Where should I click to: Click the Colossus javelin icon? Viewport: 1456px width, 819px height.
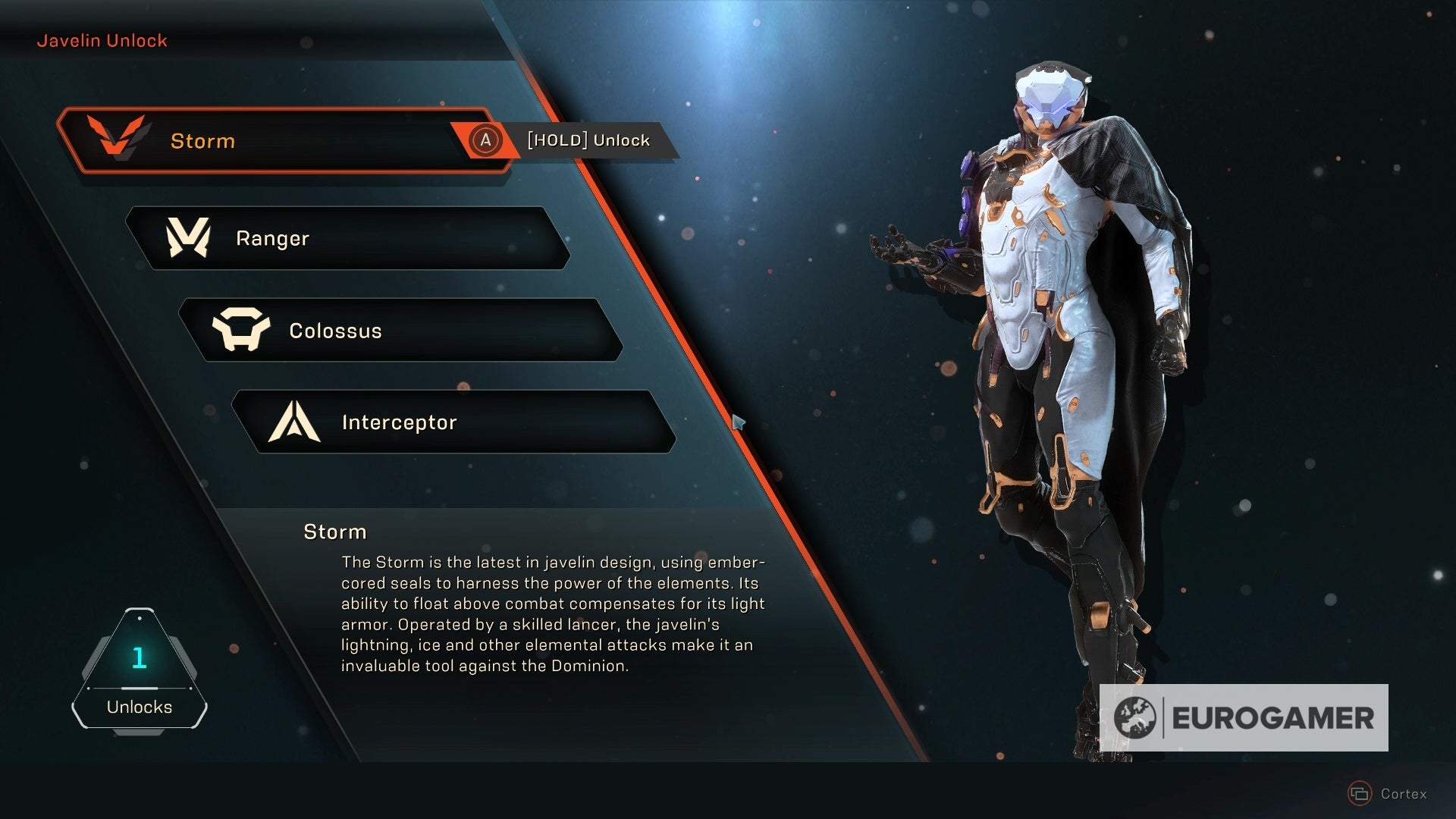click(242, 330)
